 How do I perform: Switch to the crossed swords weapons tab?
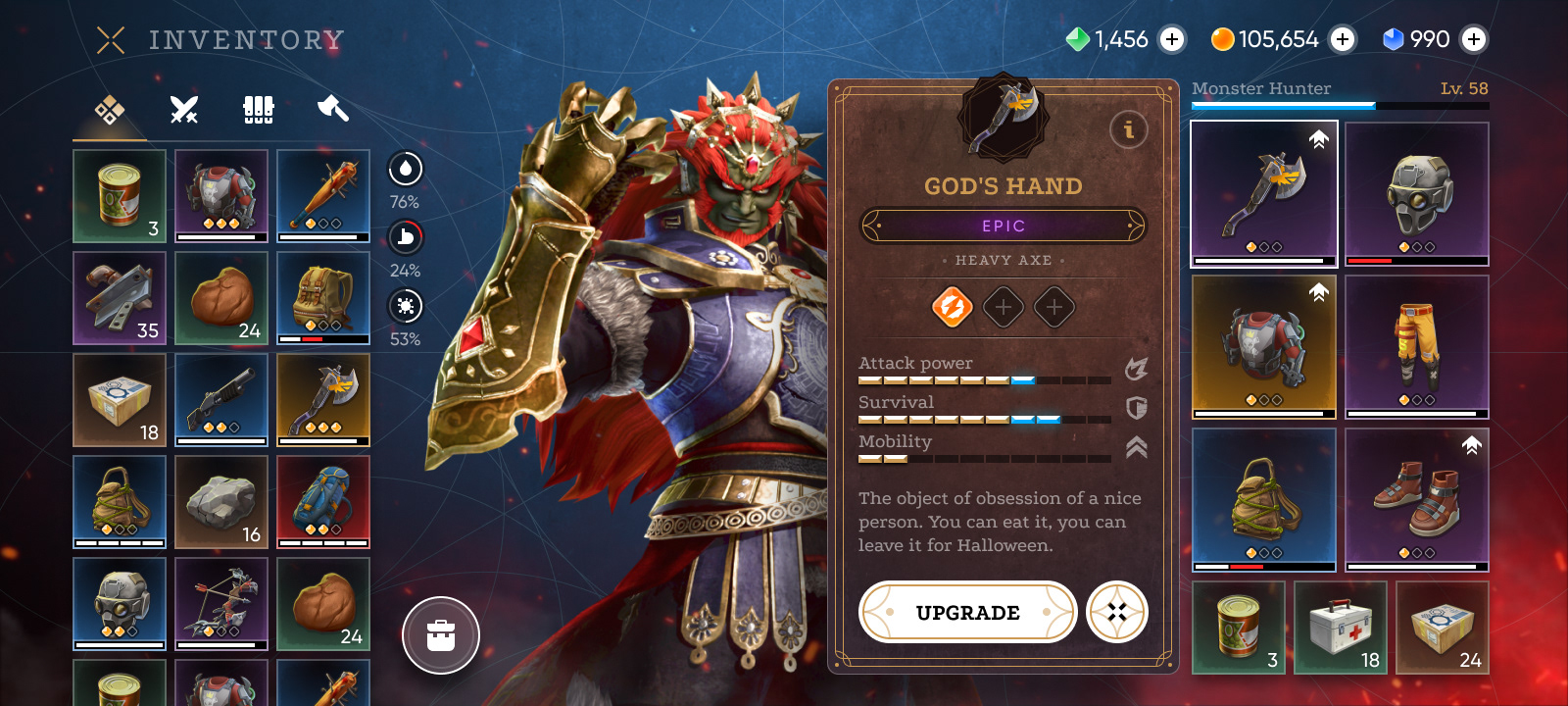(x=184, y=109)
